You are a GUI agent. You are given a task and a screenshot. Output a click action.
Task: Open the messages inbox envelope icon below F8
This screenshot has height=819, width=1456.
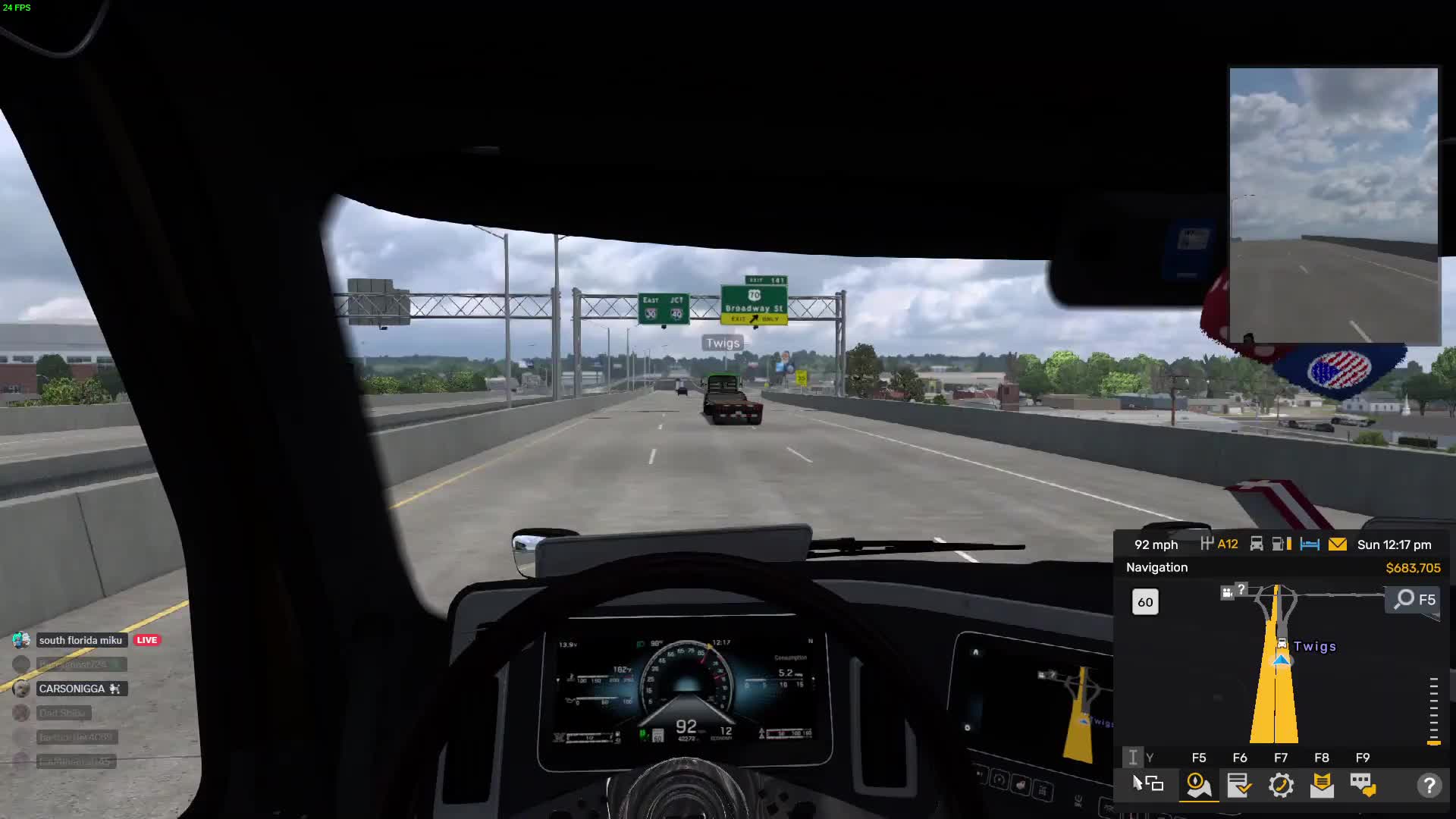pos(1323,786)
